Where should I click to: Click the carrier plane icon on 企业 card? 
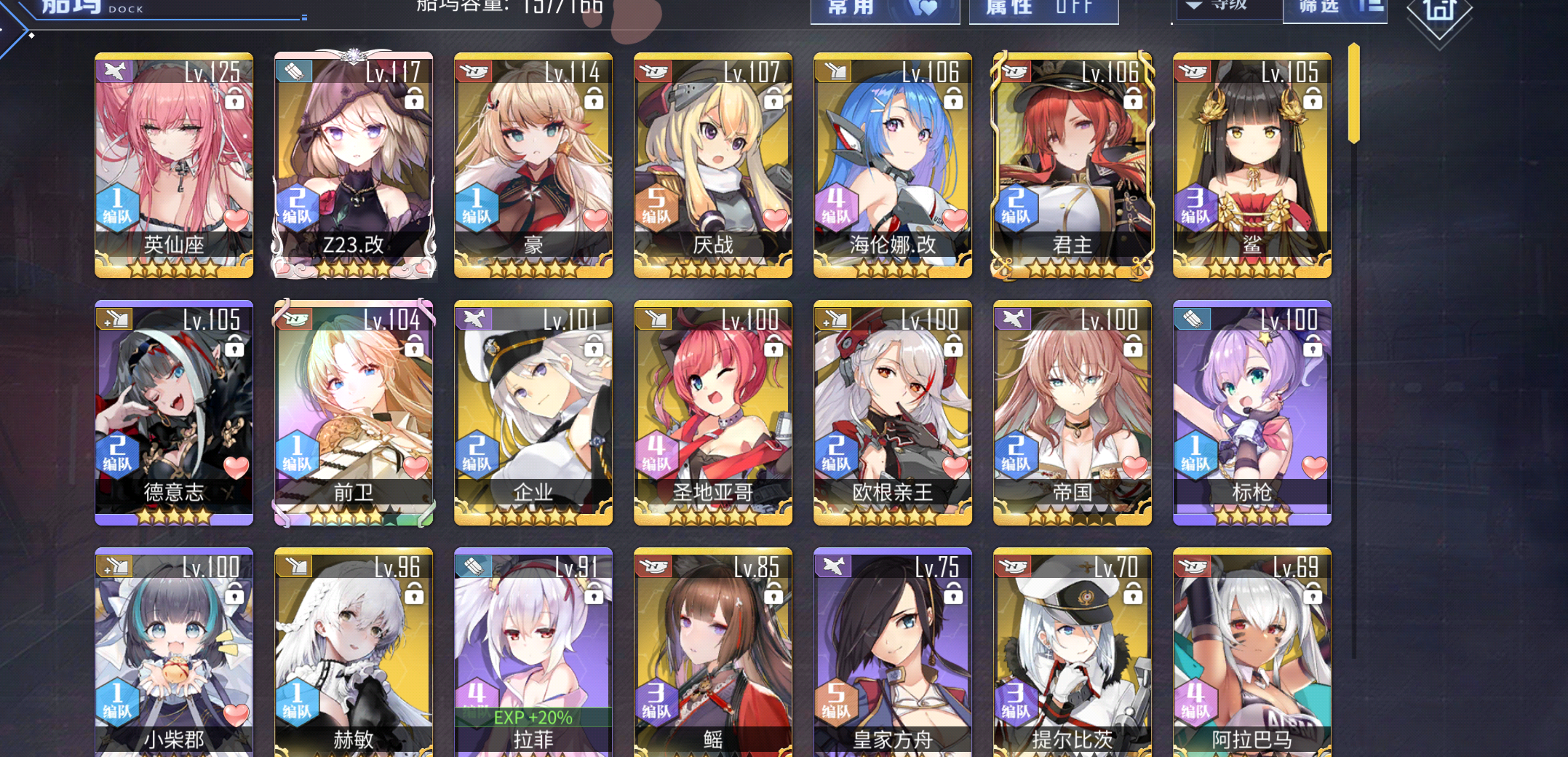(474, 318)
